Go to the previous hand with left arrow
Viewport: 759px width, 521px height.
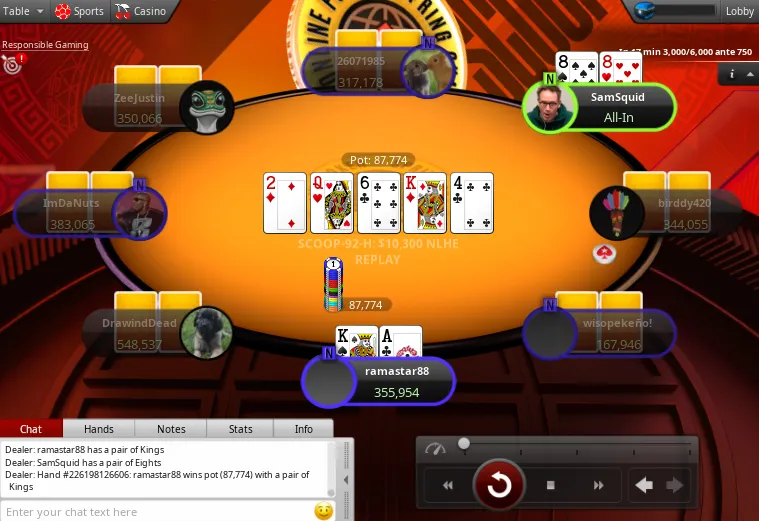(x=644, y=486)
